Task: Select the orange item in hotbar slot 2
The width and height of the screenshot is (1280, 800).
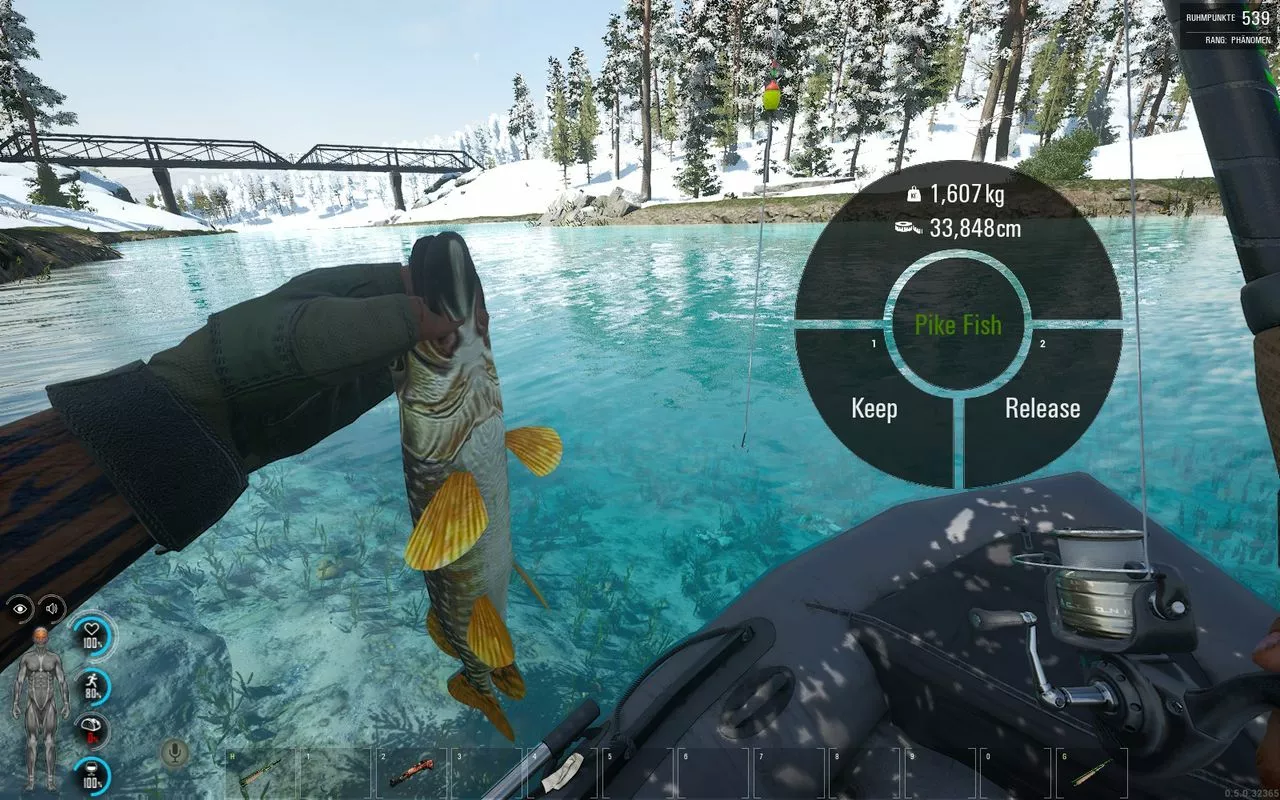Action: (411, 772)
